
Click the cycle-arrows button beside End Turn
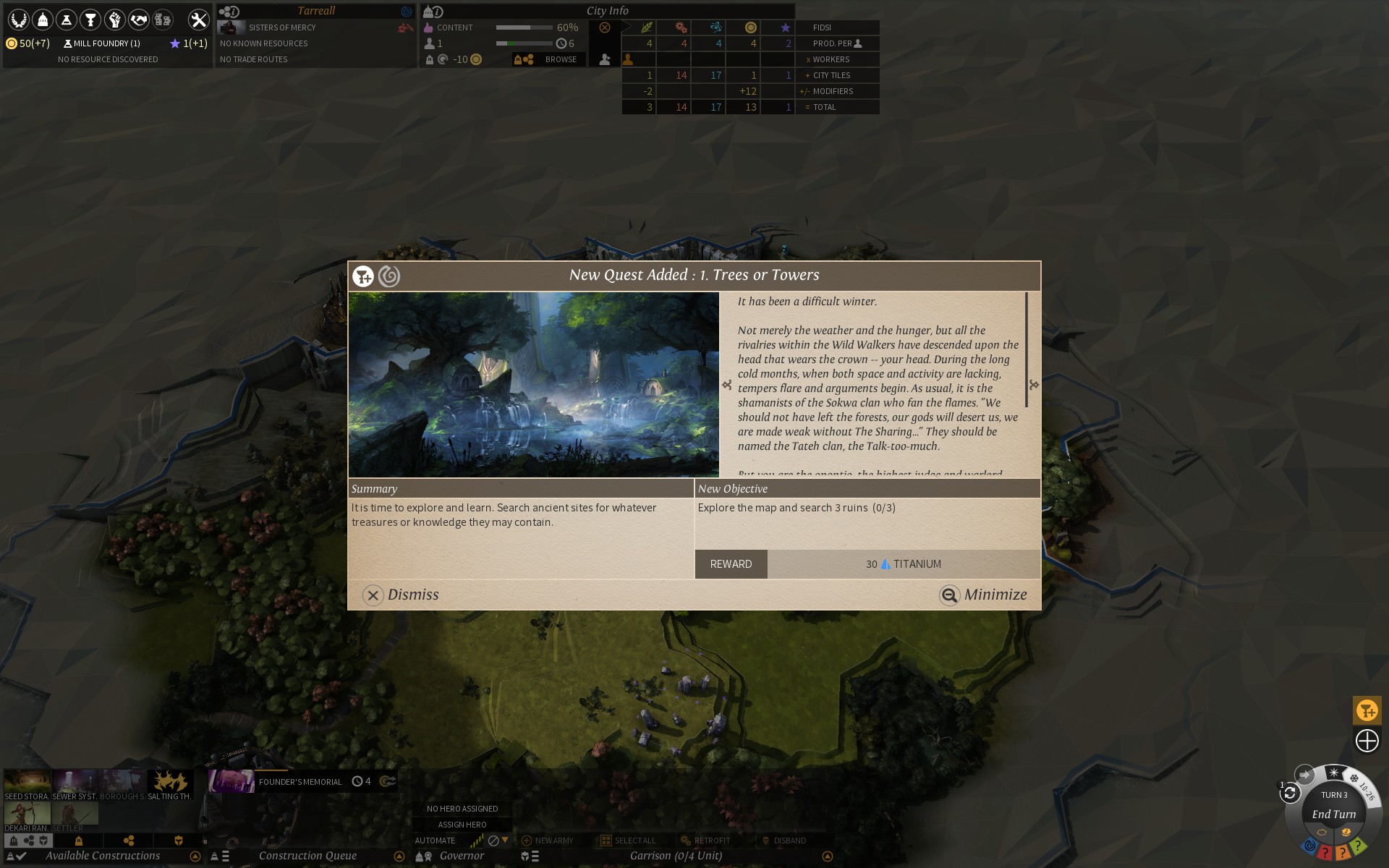1289,793
